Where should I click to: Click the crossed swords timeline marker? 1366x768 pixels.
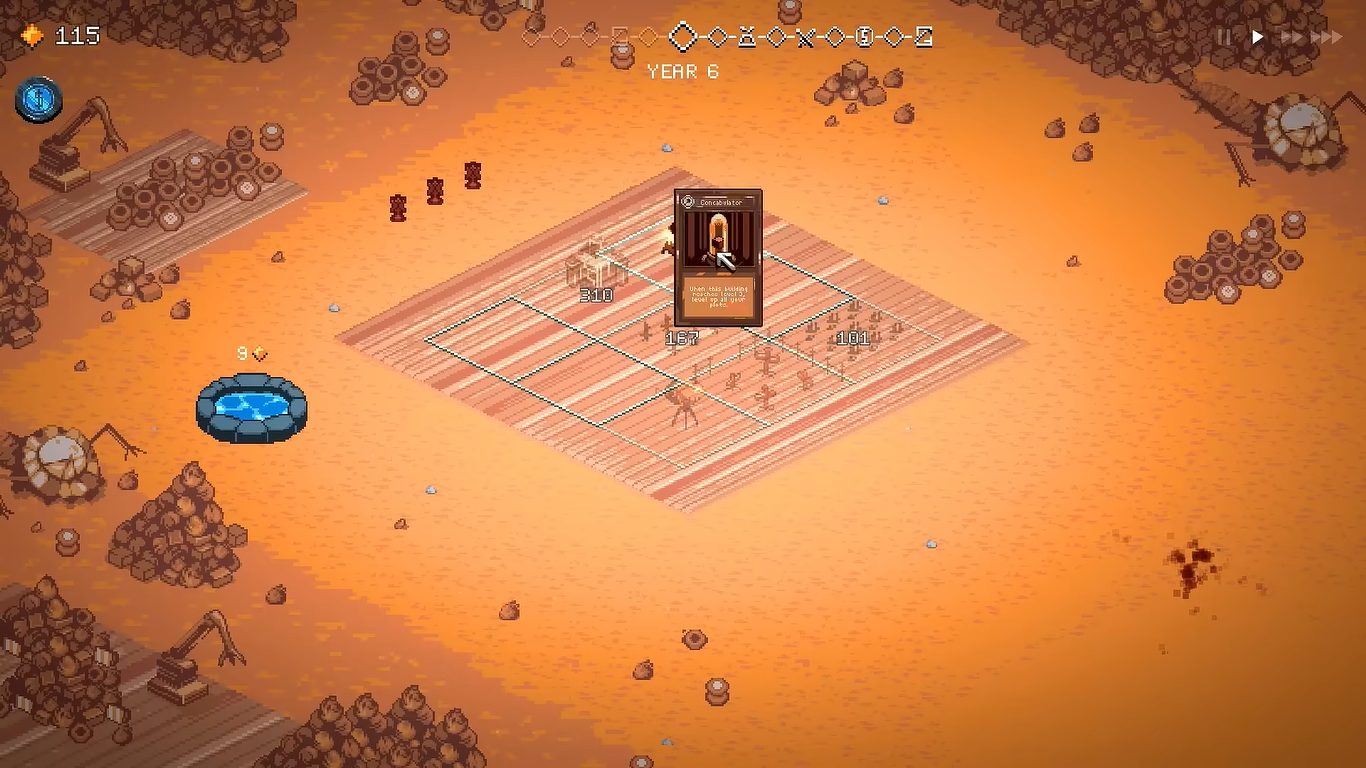(x=806, y=38)
